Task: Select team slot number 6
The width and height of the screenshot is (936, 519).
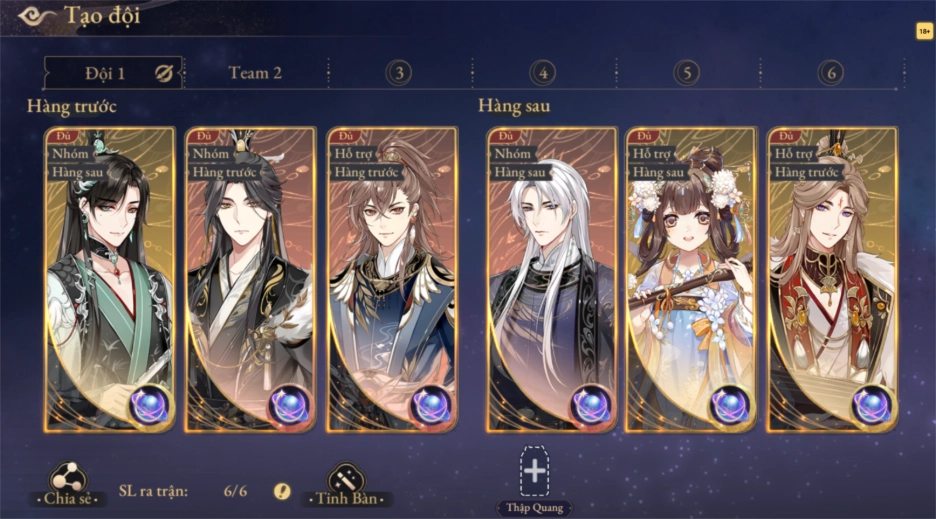Action: 830,73
